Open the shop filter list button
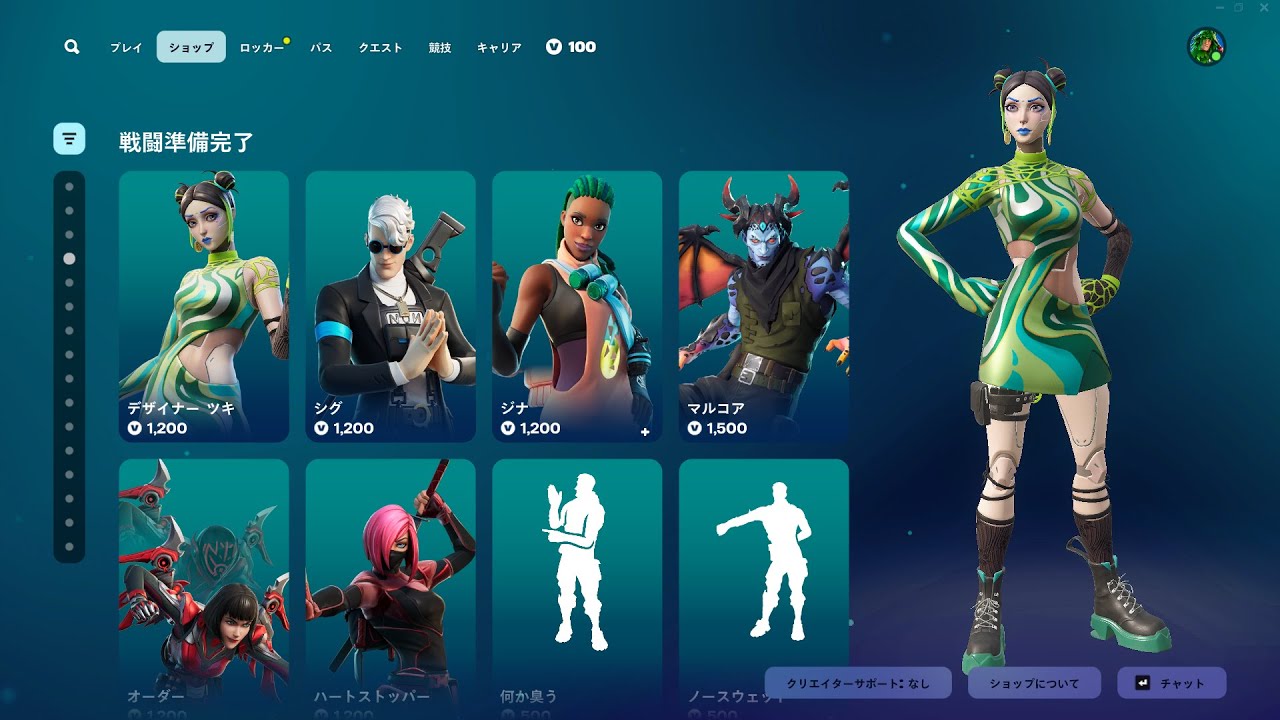The height and width of the screenshot is (720, 1280). coord(69,139)
